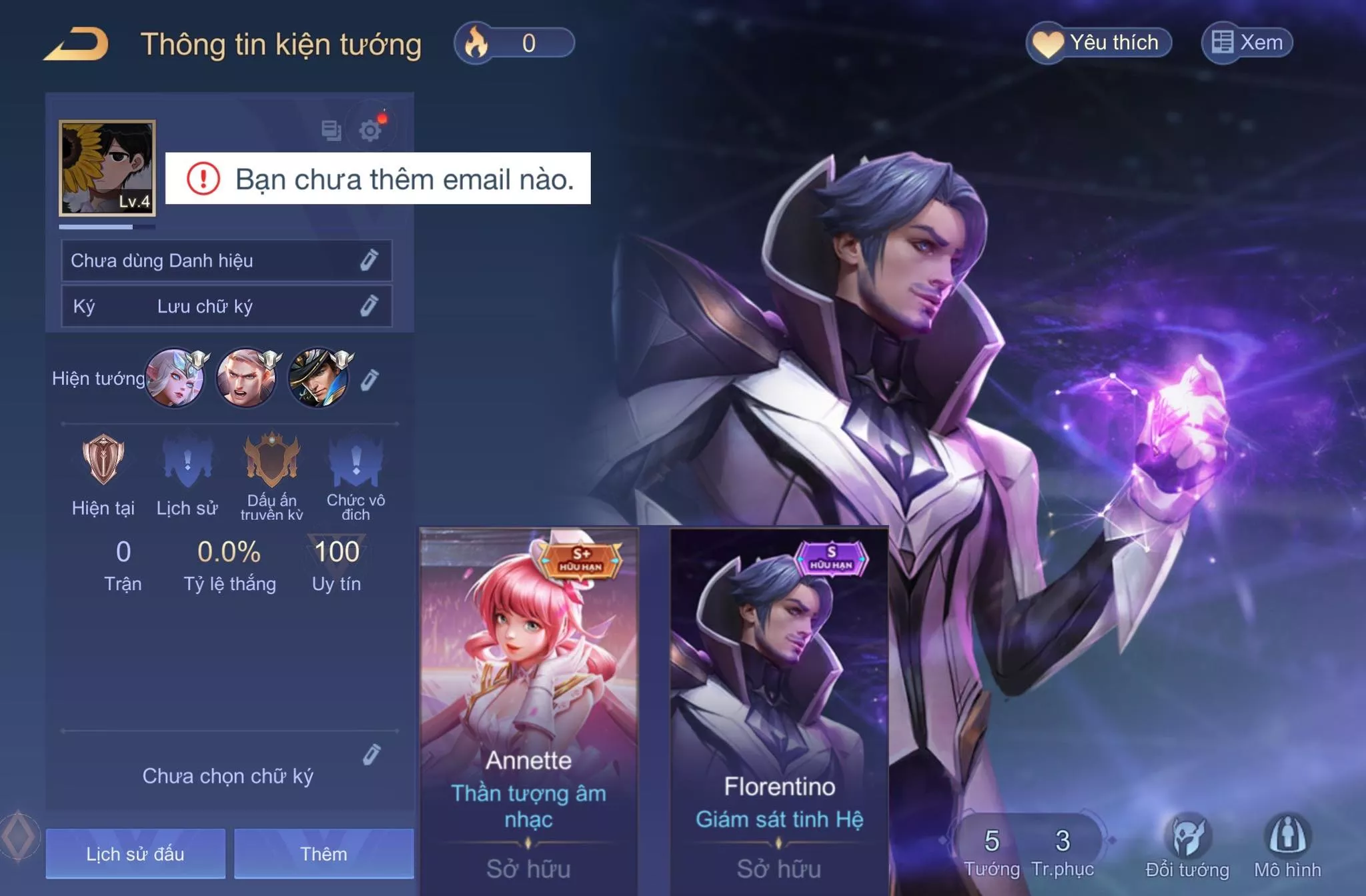Viewport: 1366px width, 896px height.
Task: Go back using the arrow button
Action: (77, 45)
